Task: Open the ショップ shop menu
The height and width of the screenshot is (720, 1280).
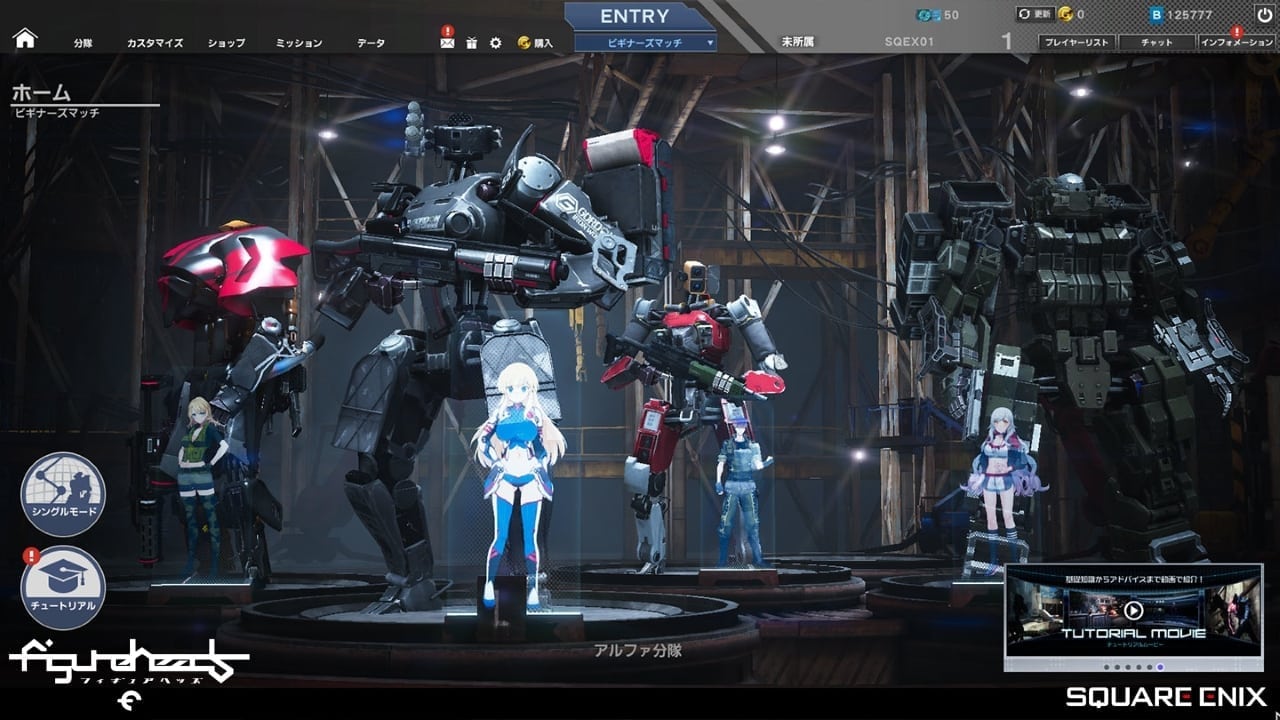Action: (x=226, y=43)
